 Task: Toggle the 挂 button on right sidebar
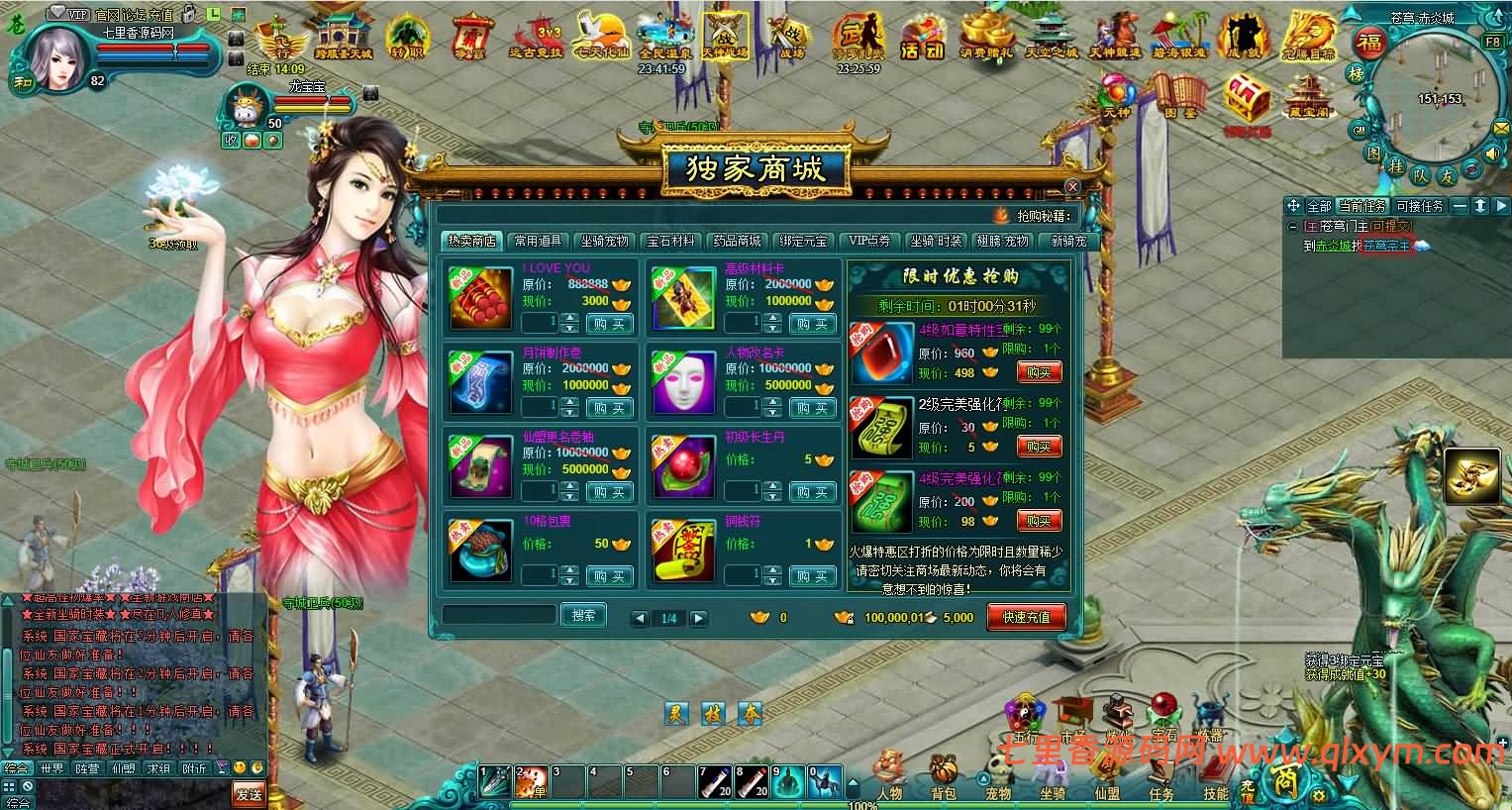tap(1394, 167)
